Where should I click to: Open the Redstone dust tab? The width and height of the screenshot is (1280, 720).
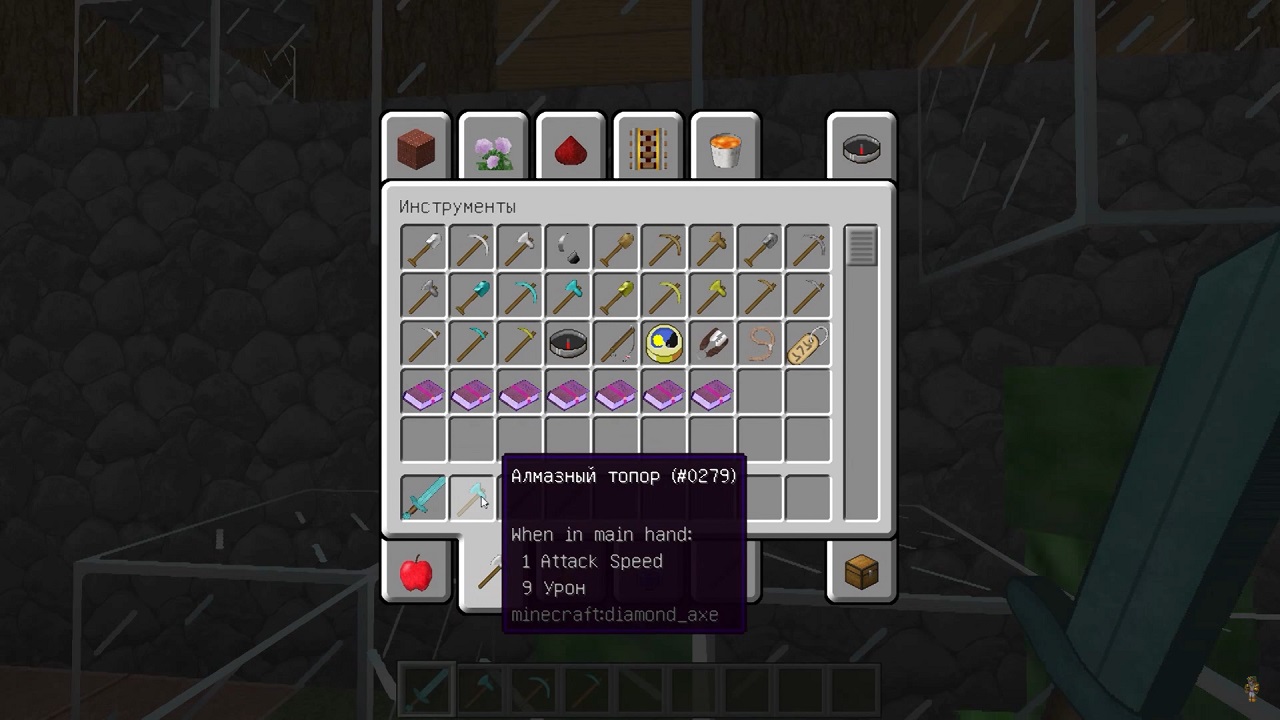pos(570,149)
